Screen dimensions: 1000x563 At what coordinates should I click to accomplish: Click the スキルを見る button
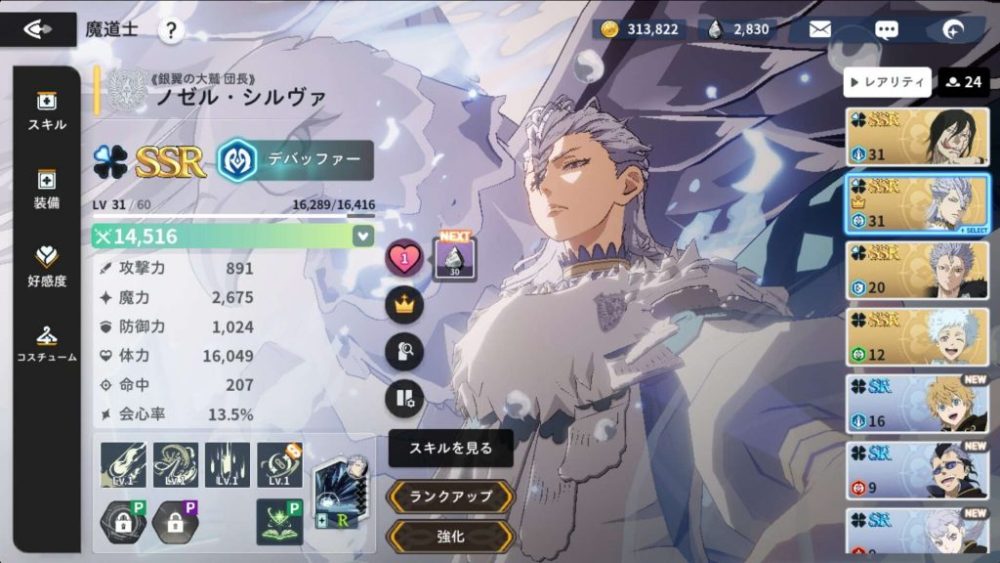451,449
